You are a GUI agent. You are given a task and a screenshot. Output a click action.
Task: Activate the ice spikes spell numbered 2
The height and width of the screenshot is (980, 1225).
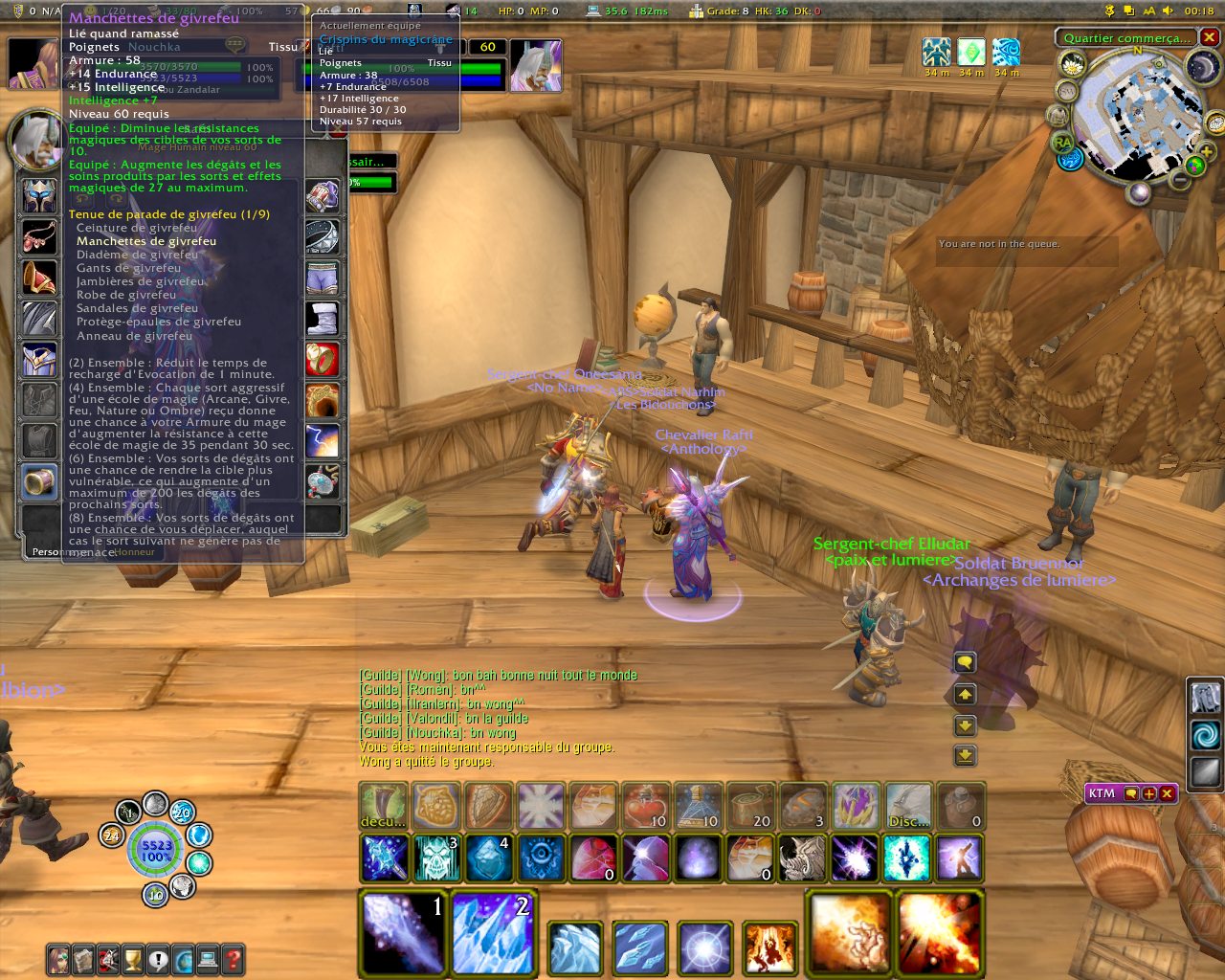click(493, 933)
